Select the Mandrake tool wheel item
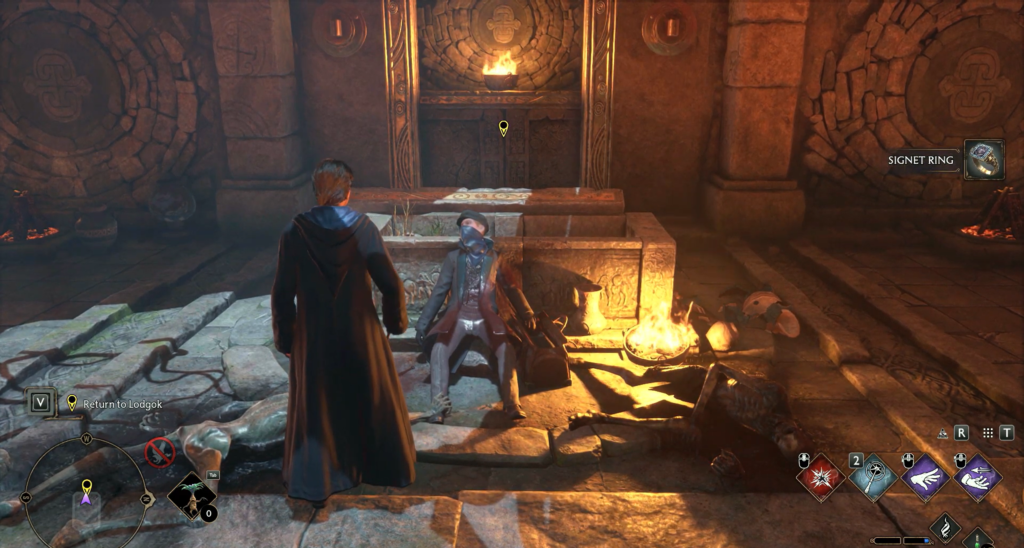The height and width of the screenshot is (548, 1024). (191, 497)
